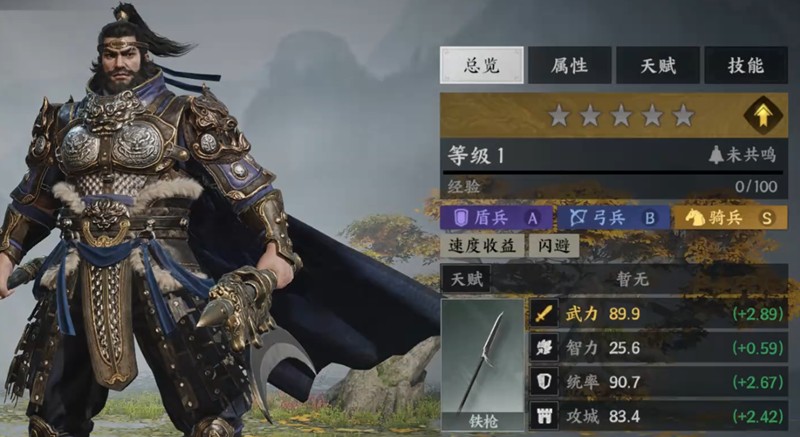The width and height of the screenshot is (800, 437).
Task: Open the 闪避 dodge trait tag
Action: (554, 246)
